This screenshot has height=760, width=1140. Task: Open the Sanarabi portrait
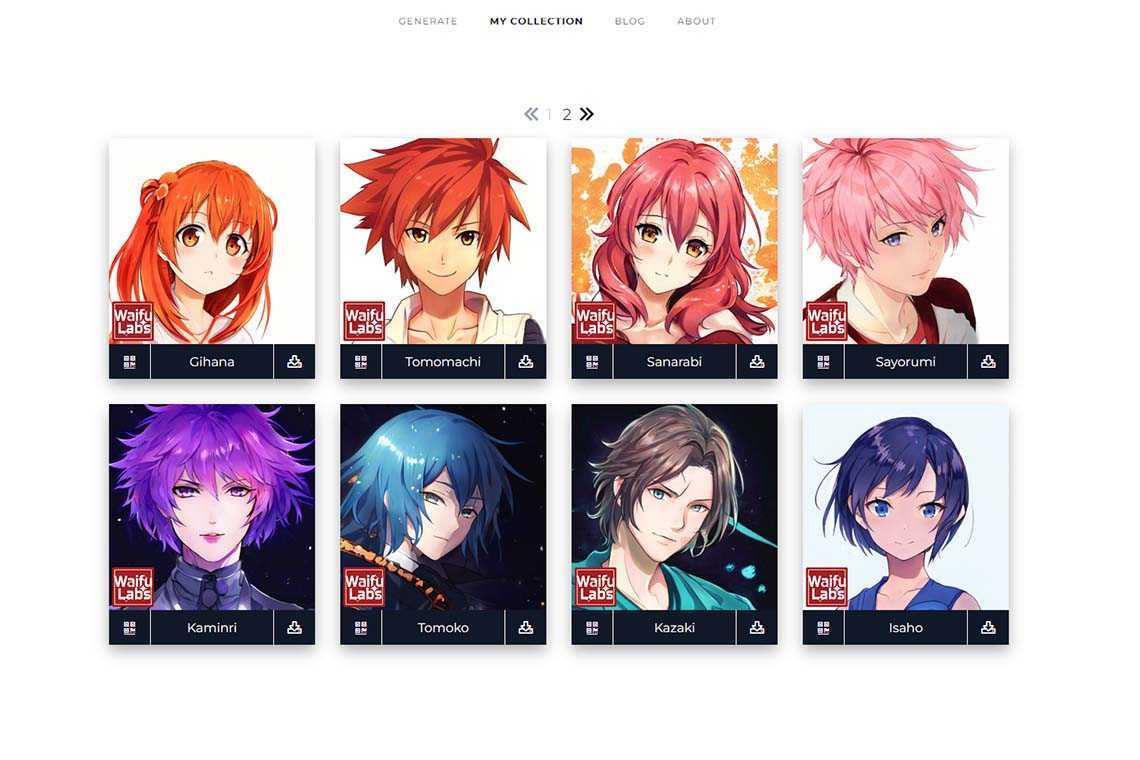coord(674,240)
